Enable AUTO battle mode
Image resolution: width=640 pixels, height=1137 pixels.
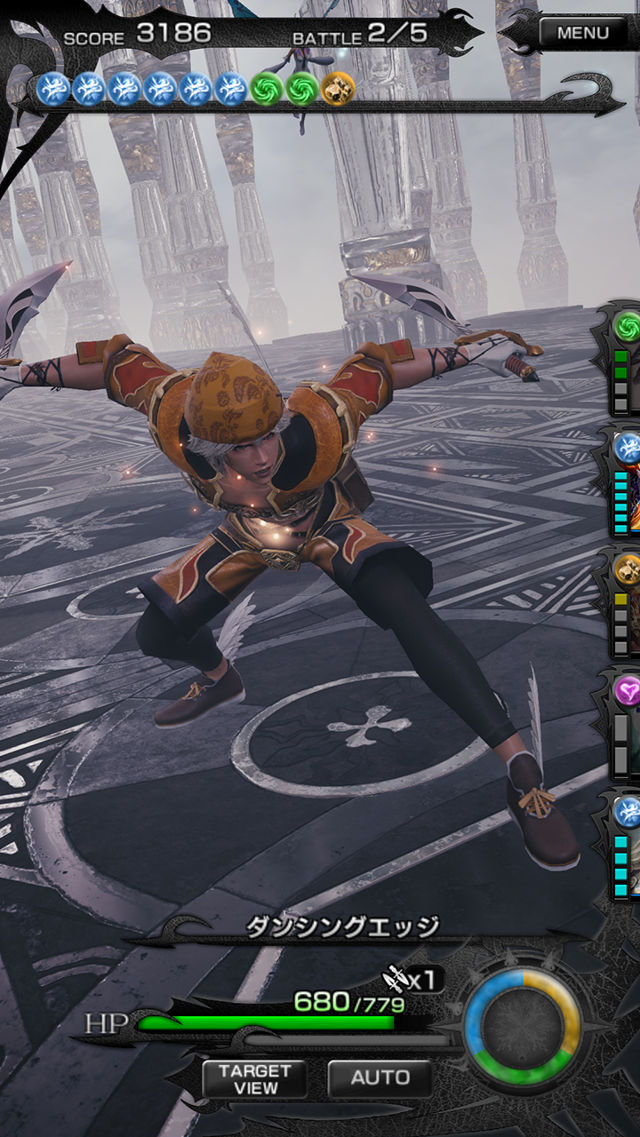380,1077
